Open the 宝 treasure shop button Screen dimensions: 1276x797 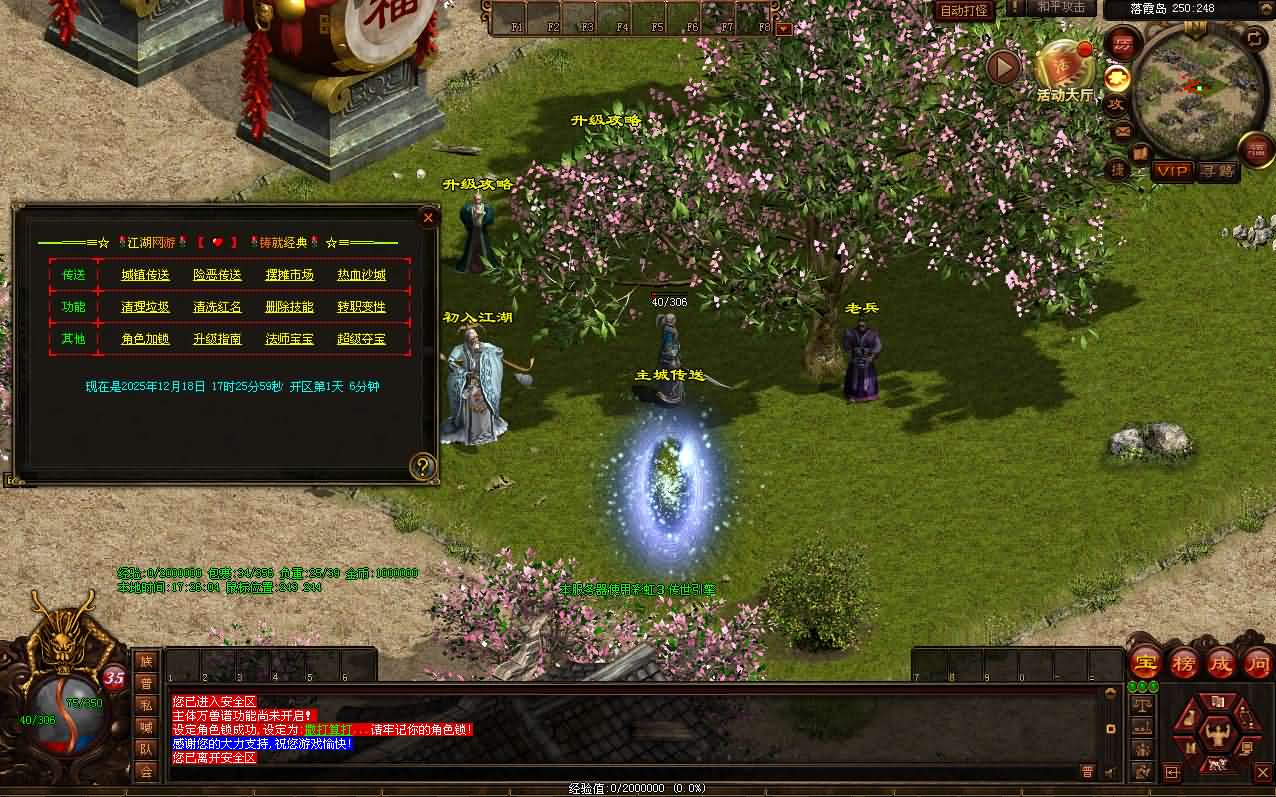coord(1144,662)
